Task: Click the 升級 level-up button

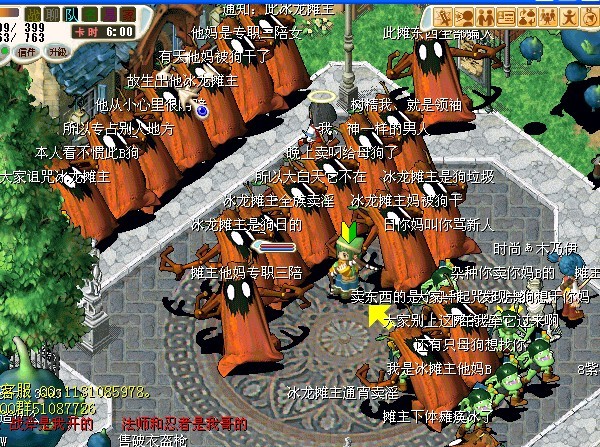Action: tap(58, 50)
